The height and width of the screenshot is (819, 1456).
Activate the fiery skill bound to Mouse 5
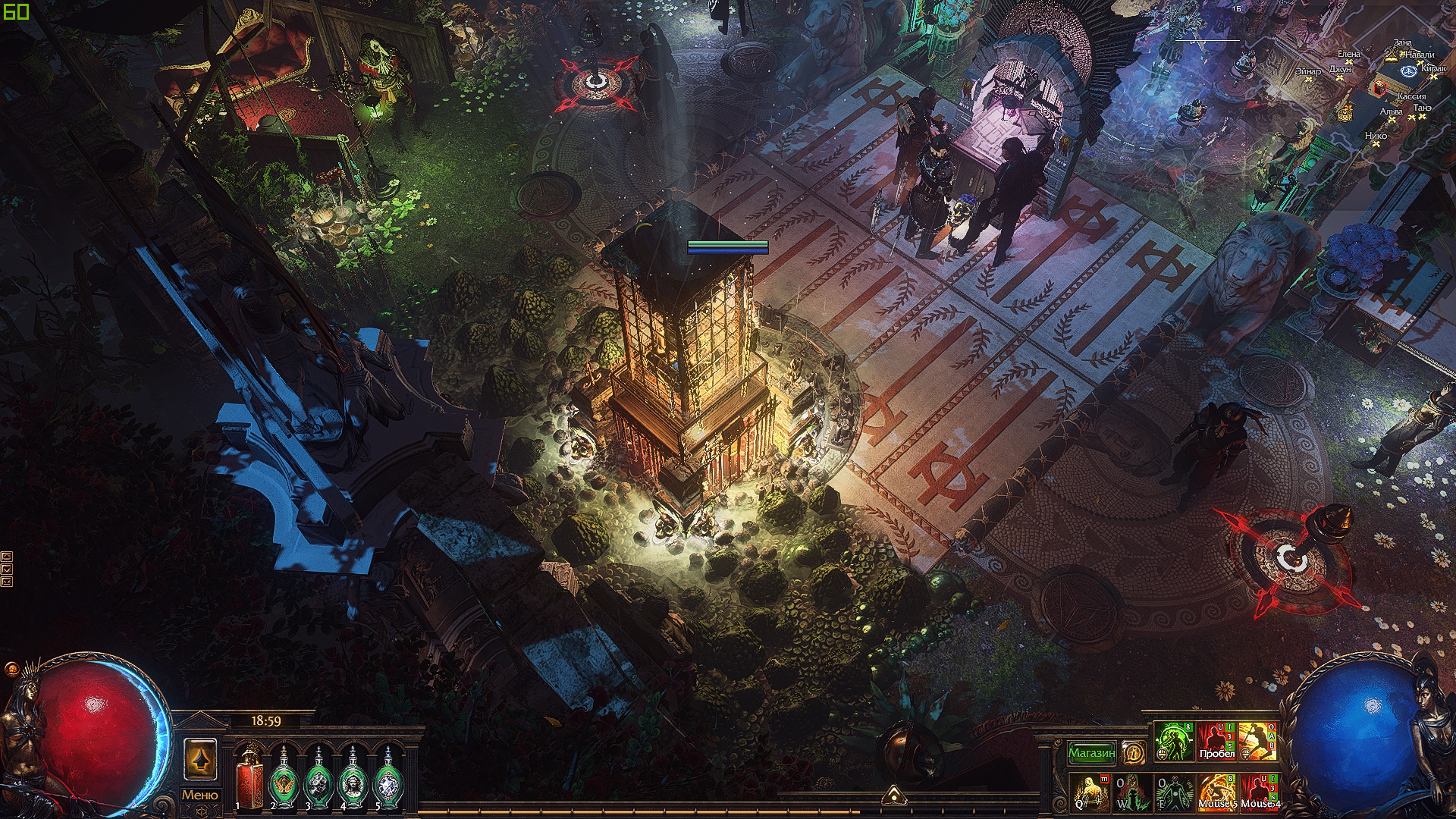click(1216, 792)
